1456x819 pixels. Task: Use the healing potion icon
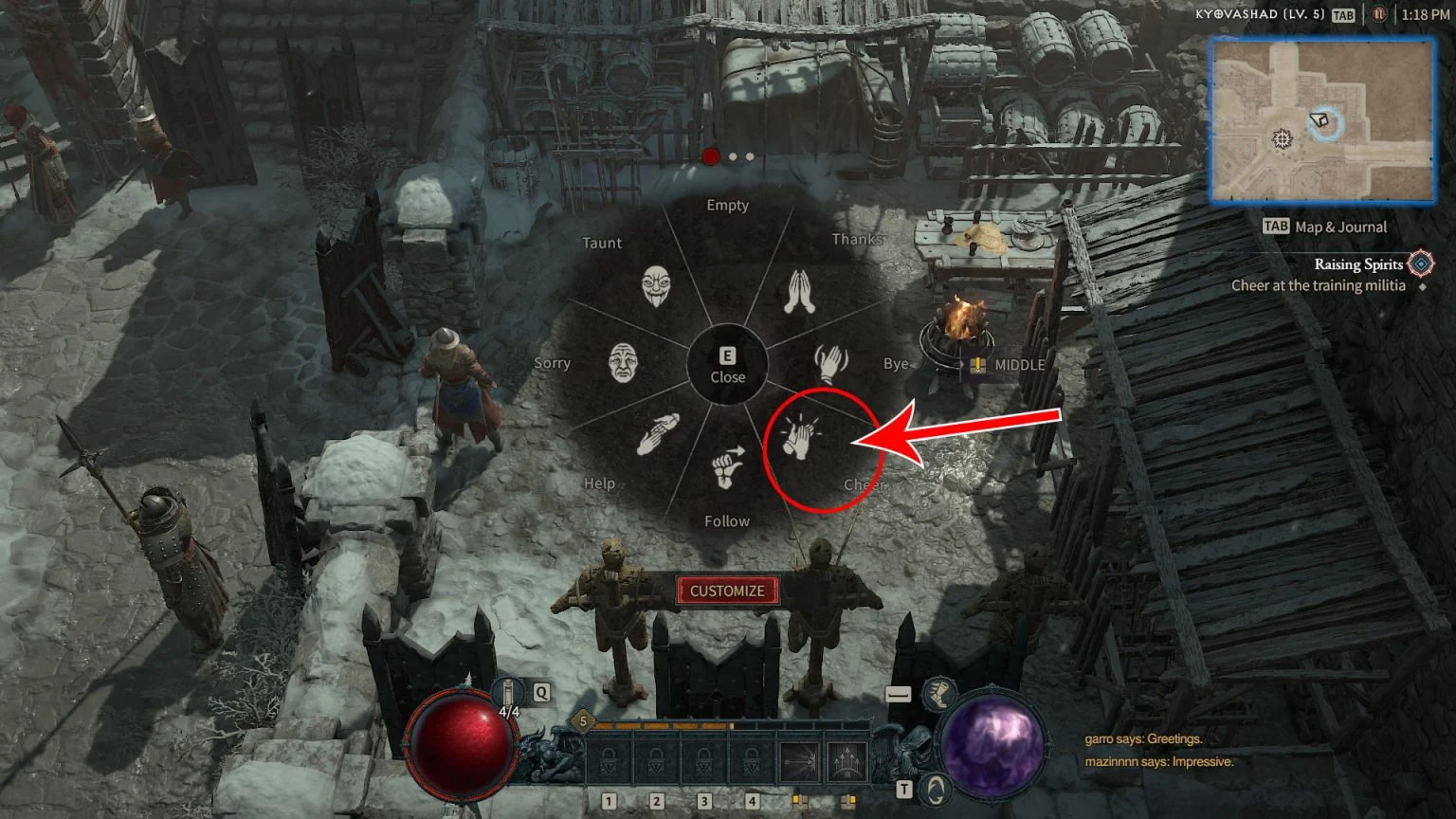pyautogui.click(x=509, y=695)
